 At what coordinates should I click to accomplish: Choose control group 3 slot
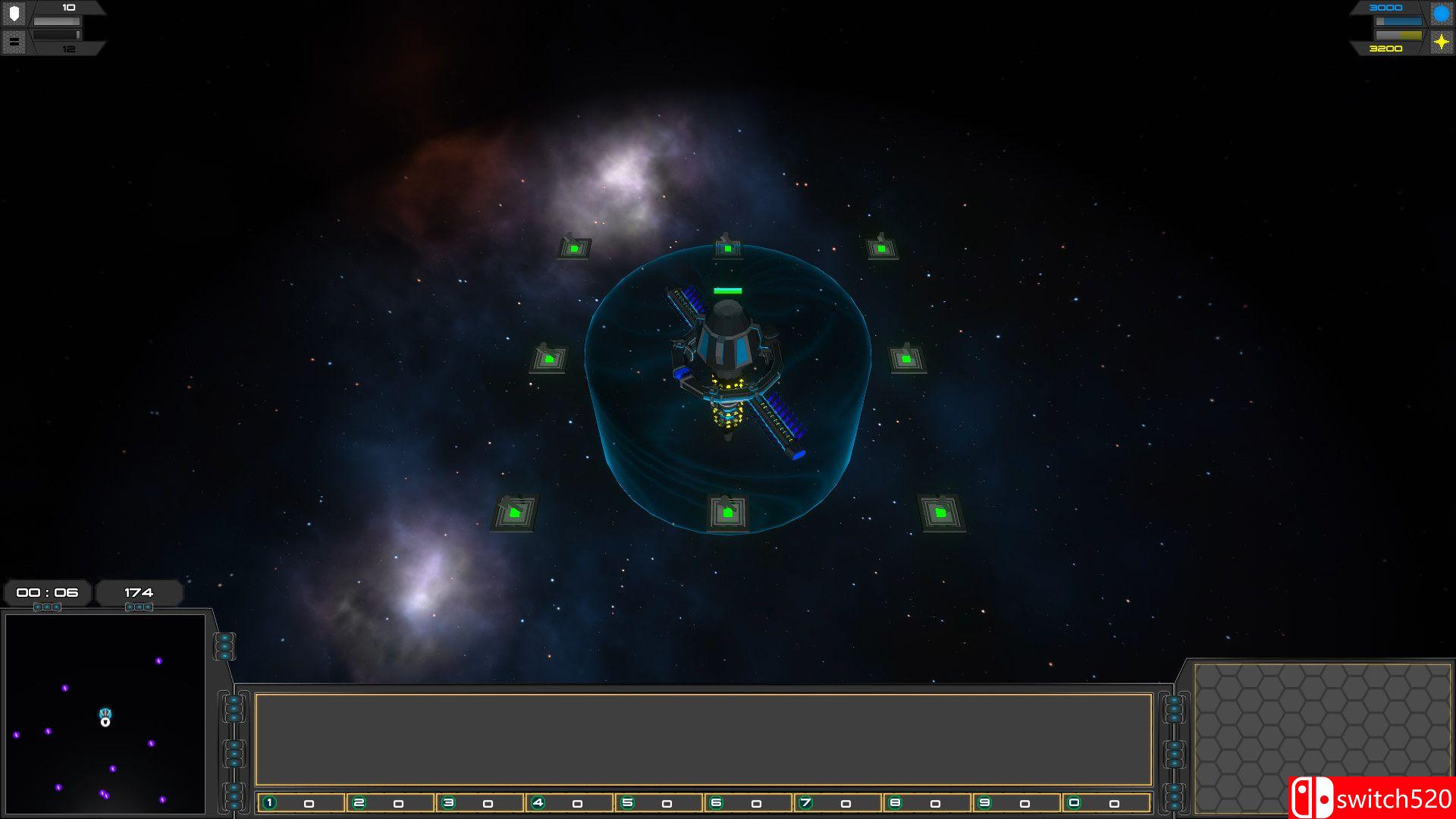pyautogui.click(x=480, y=803)
